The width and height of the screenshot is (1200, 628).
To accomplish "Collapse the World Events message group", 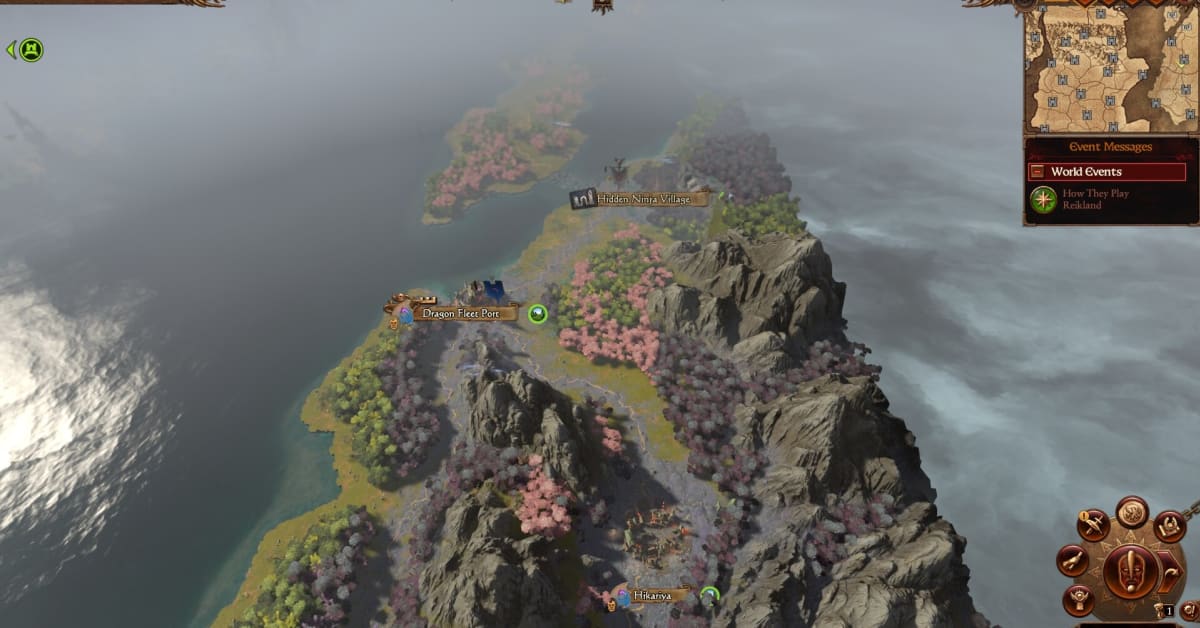I will (1037, 172).
